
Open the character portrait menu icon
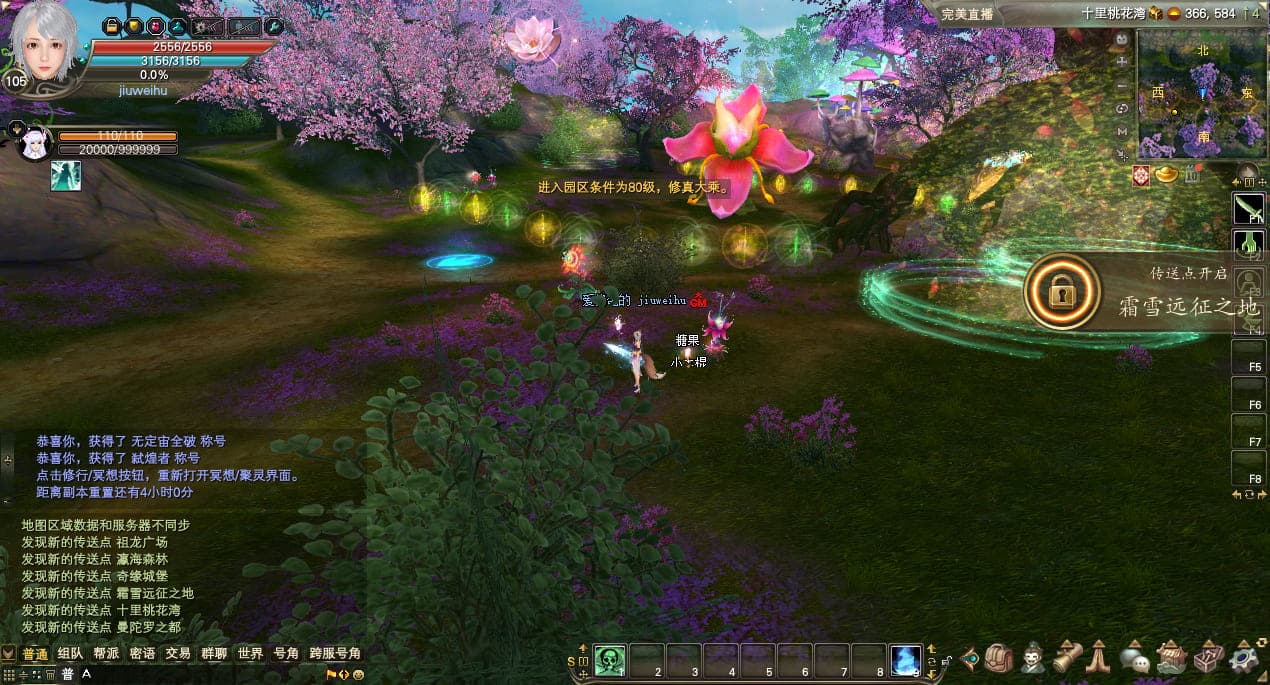pyautogui.click(x=1033, y=658)
